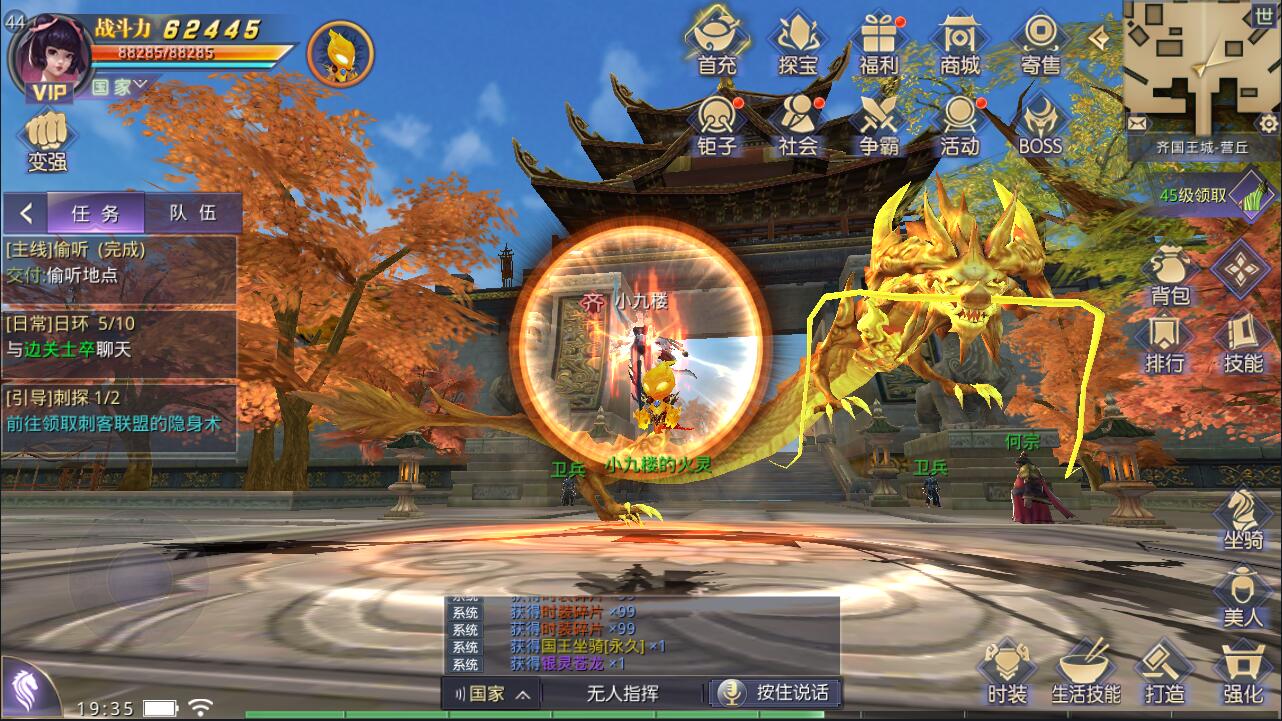Open the 福利 welfare gift icon
Screen dimensions: 1282x721
point(879,42)
